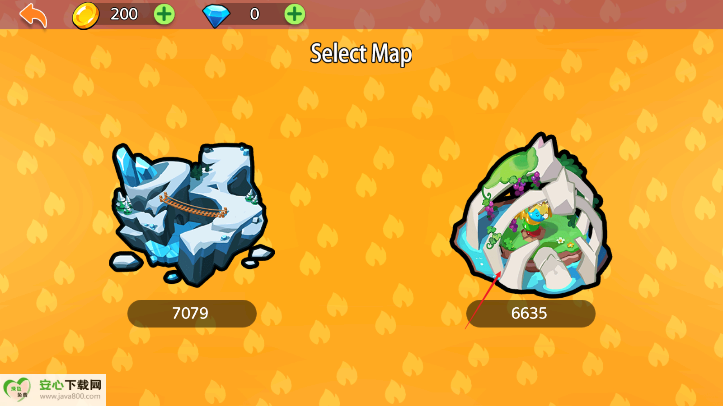The height and width of the screenshot is (406, 723).
Task: Click the 7079 score label
Action: 191,313
